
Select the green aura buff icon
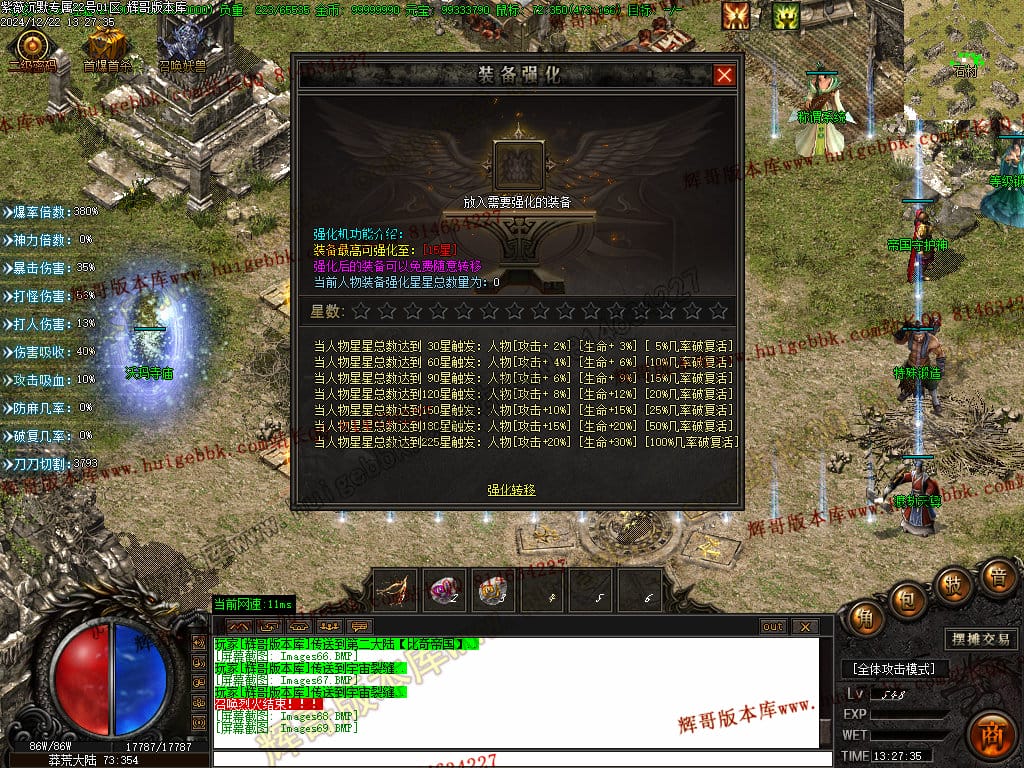[786, 16]
